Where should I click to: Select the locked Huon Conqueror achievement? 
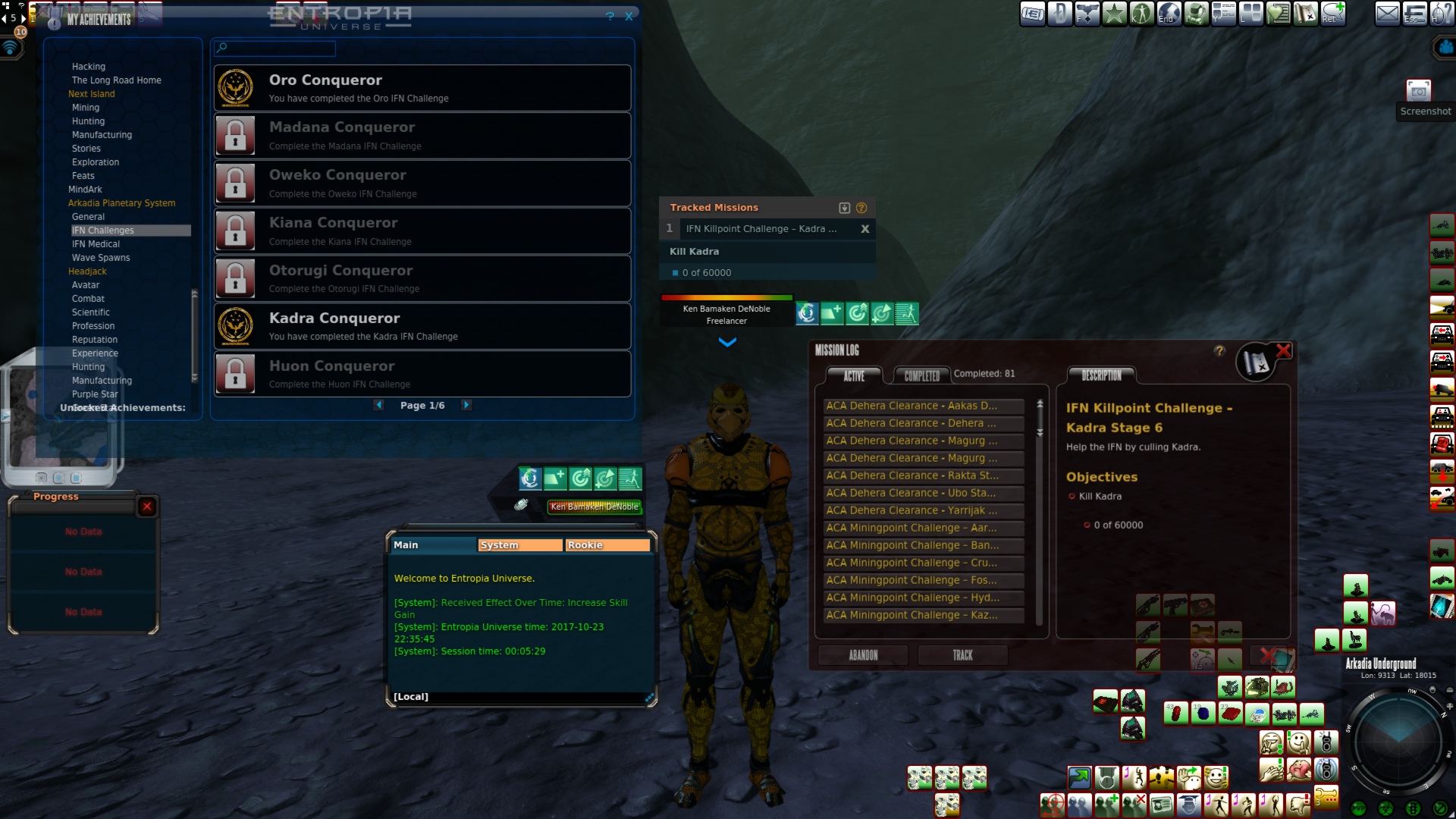pyautogui.click(x=422, y=374)
